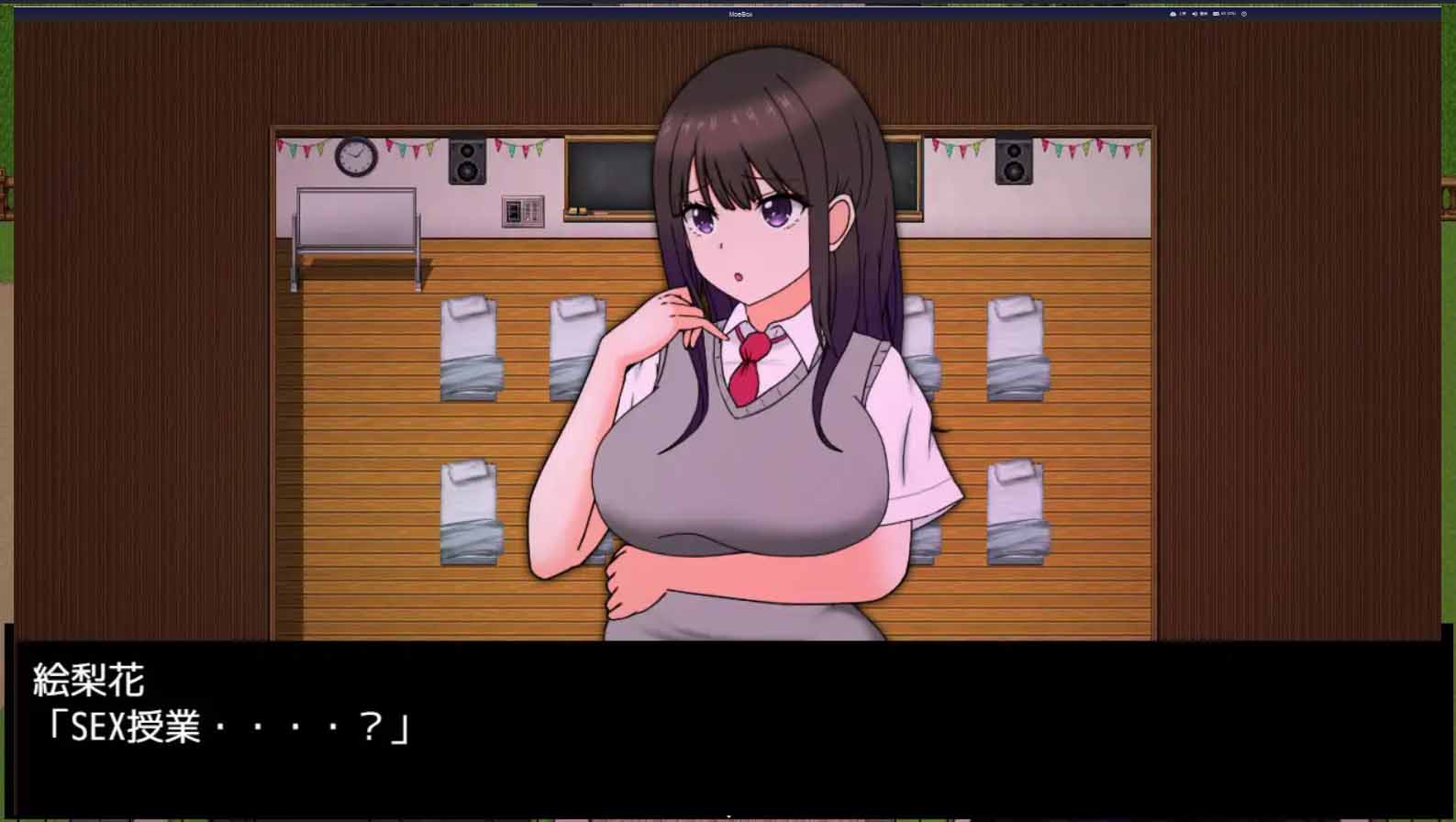Click the left wall-mounted speaker in the classroom
Screen dimensions: 1456x822
(467, 162)
